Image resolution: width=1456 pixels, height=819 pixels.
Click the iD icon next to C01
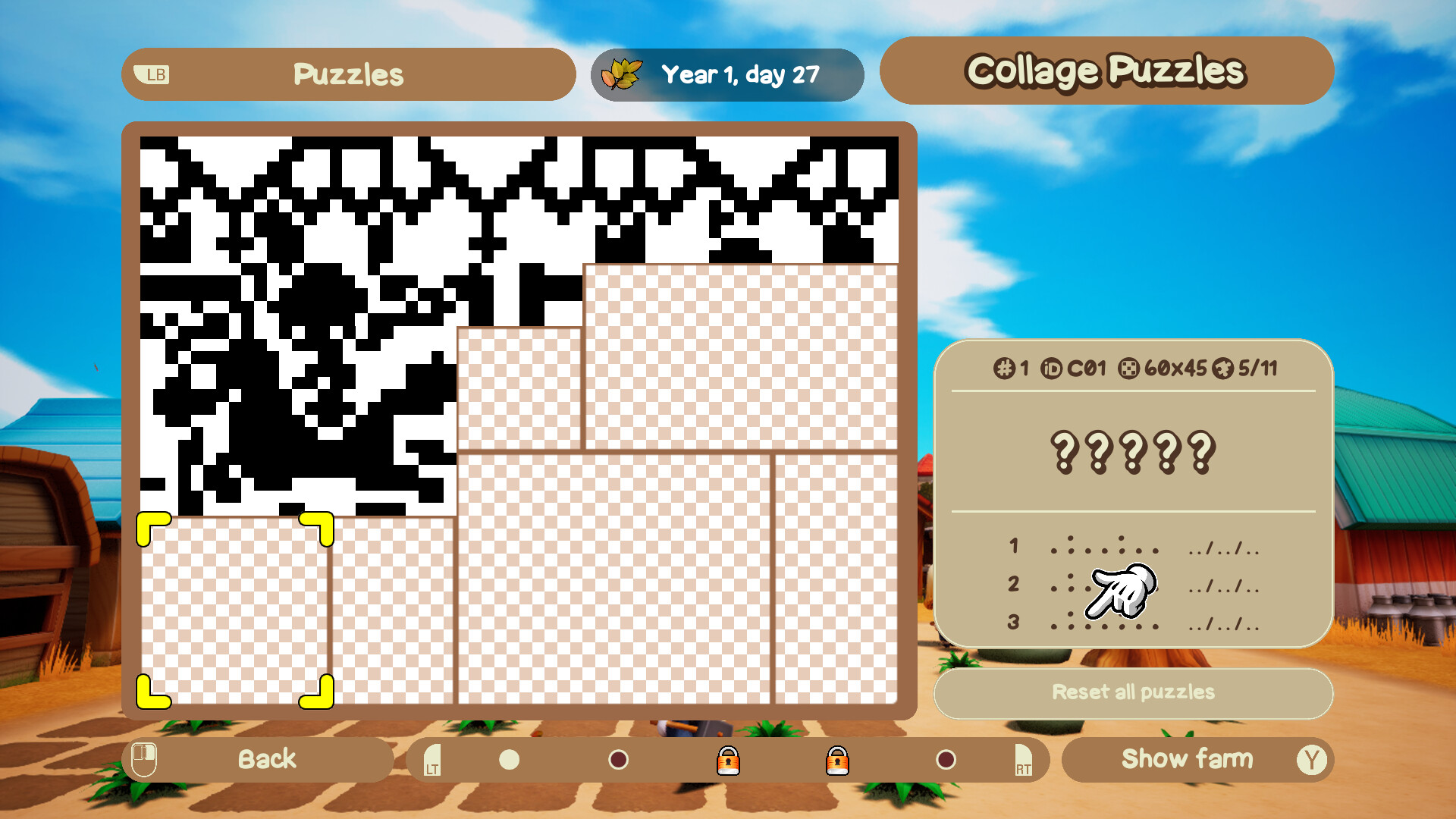click(x=1053, y=369)
